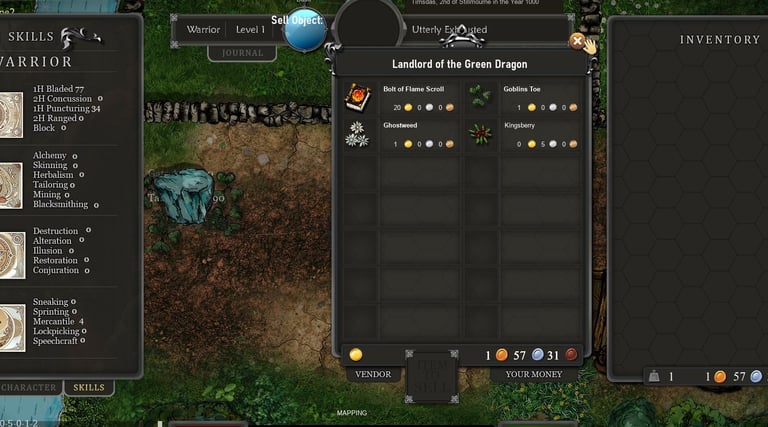Buy the Bolt of Flame Scroll
The image size is (768, 427).
coord(357,97)
